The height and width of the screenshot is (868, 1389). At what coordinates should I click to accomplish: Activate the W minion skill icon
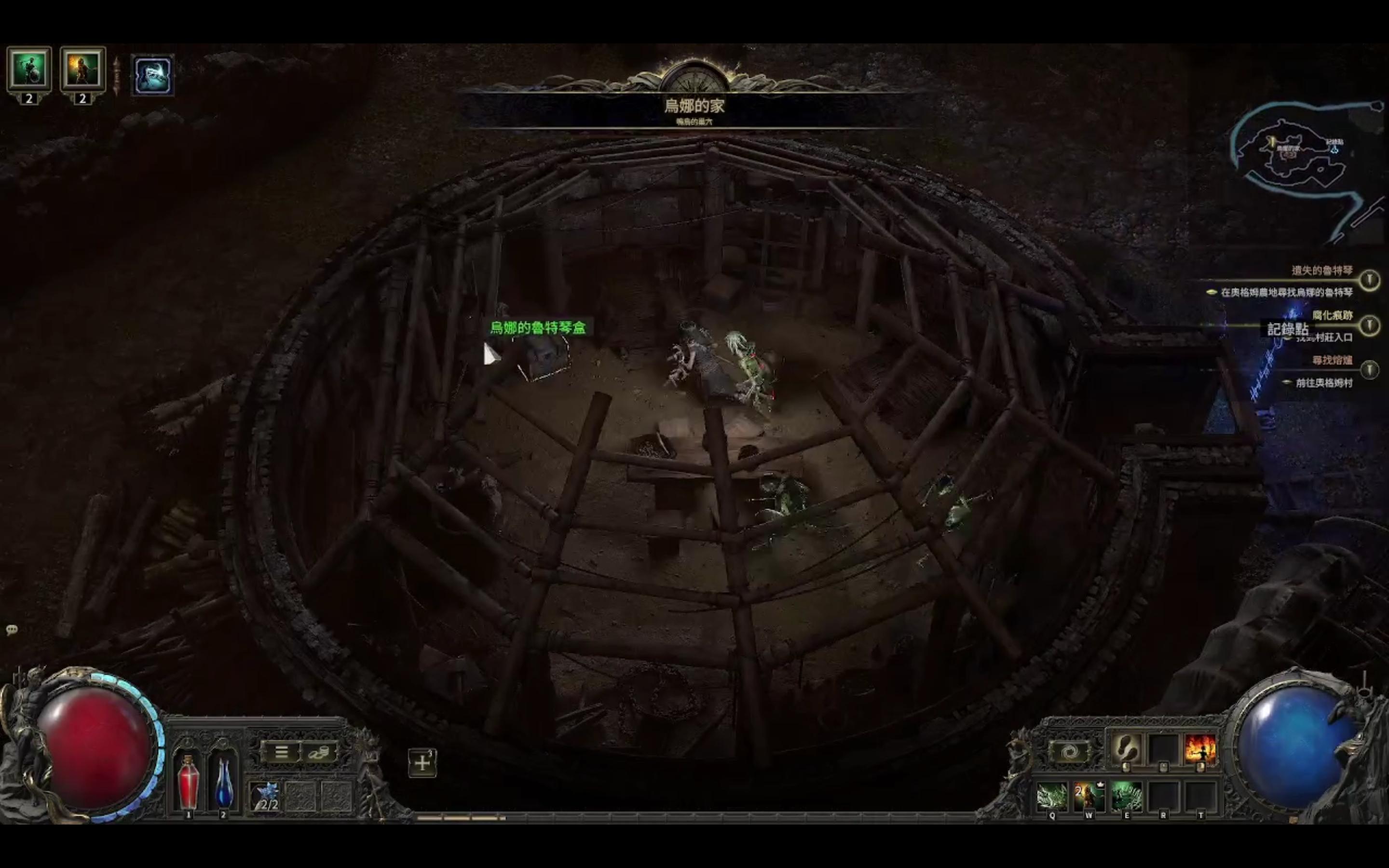(1089, 797)
